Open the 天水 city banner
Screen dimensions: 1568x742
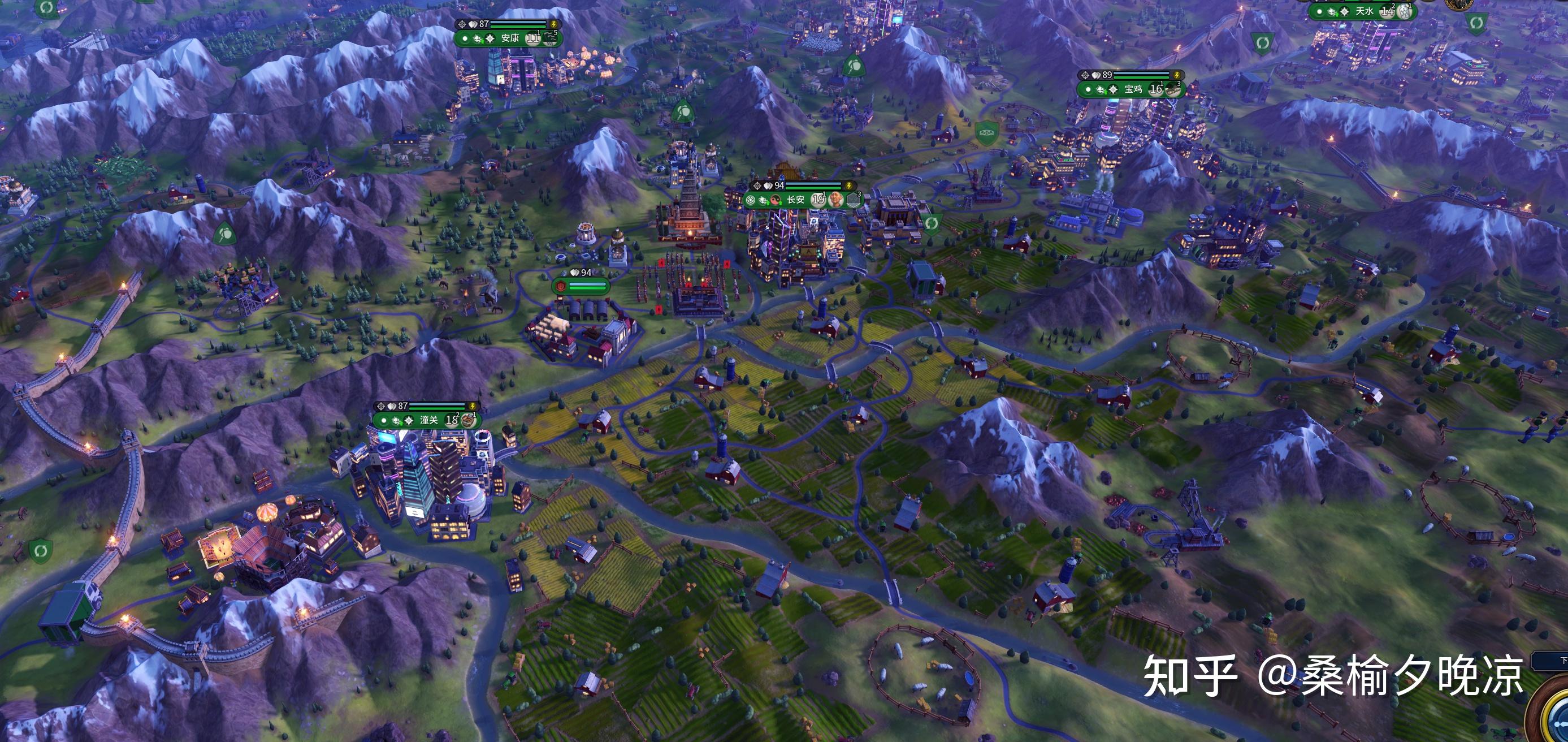[x=1363, y=11]
